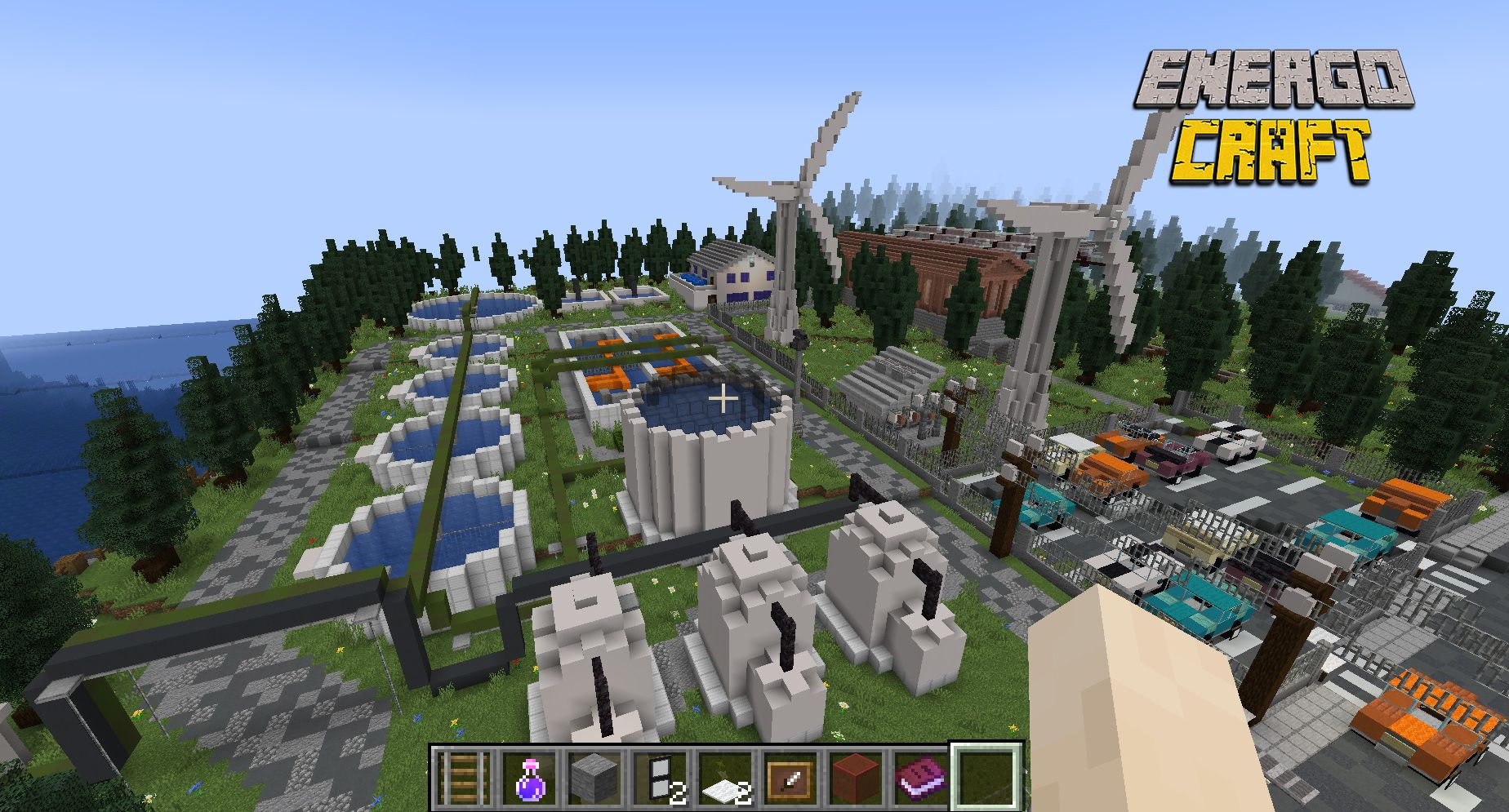Select the white carpet hotbar slot
This screenshot has width=1509, height=812.
point(724,776)
